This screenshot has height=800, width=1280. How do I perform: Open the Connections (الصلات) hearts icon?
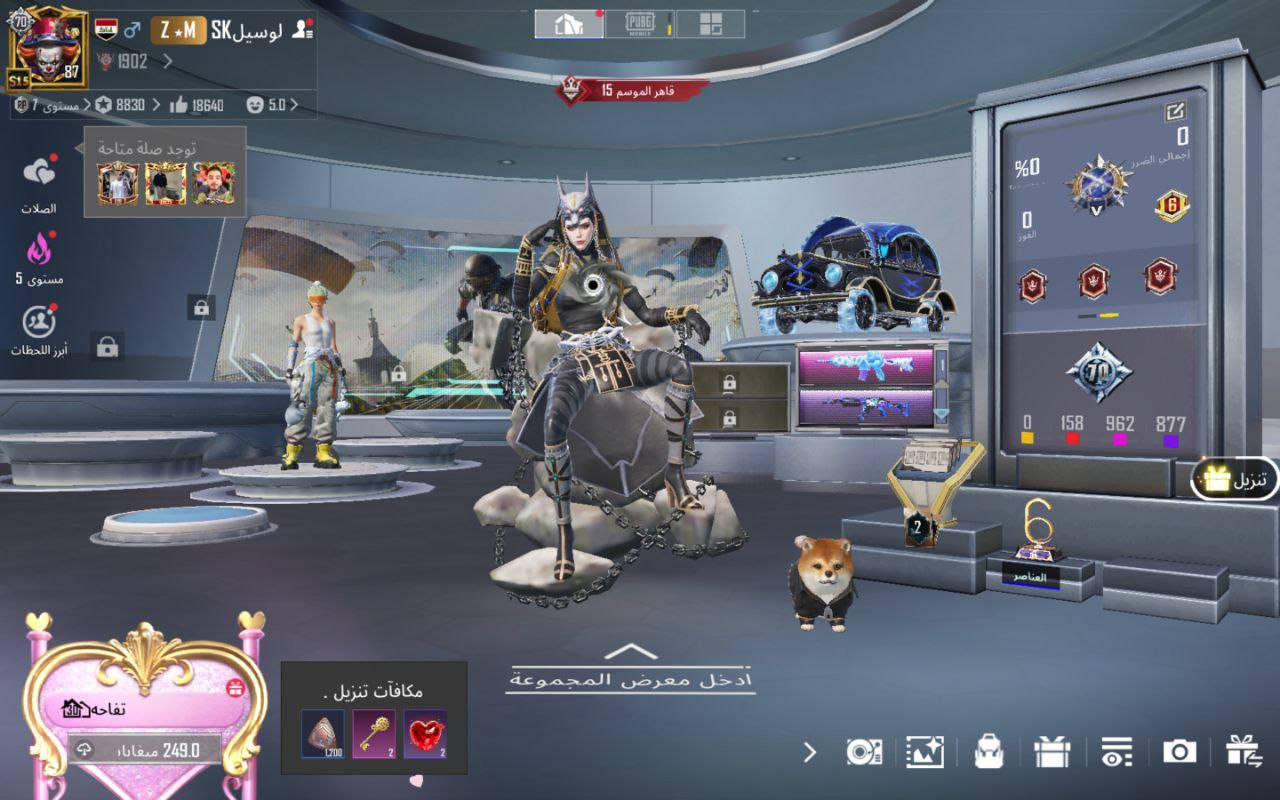tap(39, 173)
